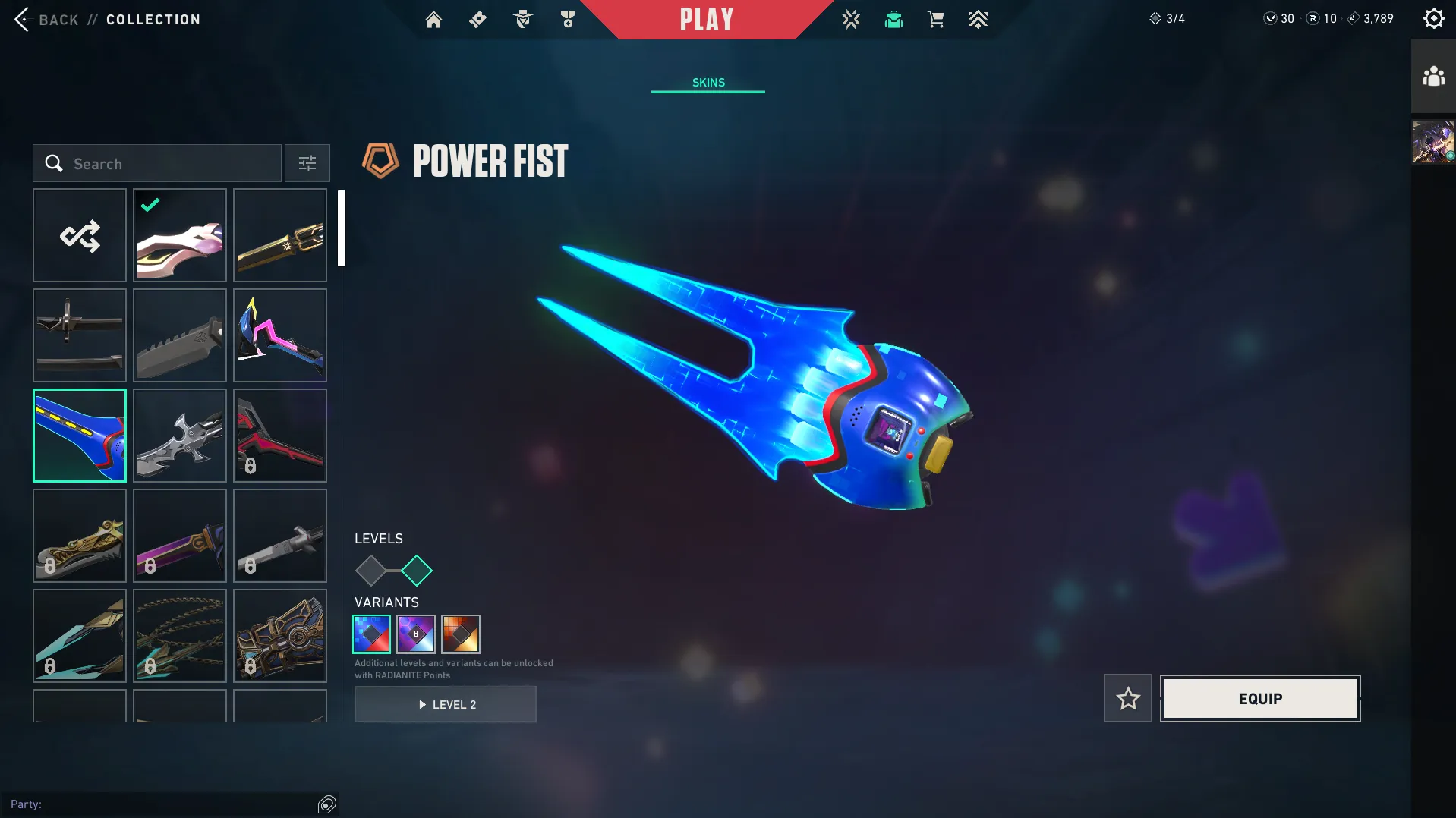The width and height of the screenshot is (1456, 818).
Task: Click the Equip button
Action: [x=1260, y=698]
